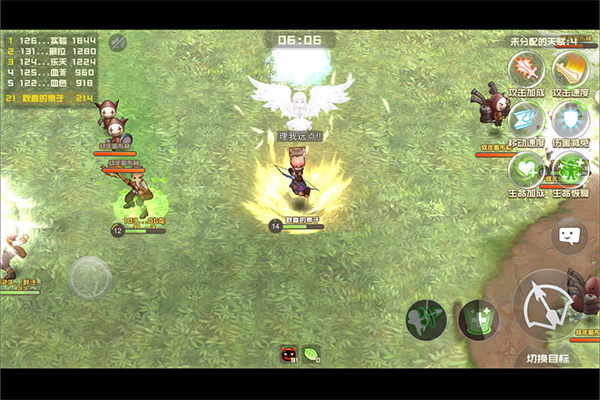
Task: Select the 伤害减免 damage reduction shield talent
Action: [569, 118]
